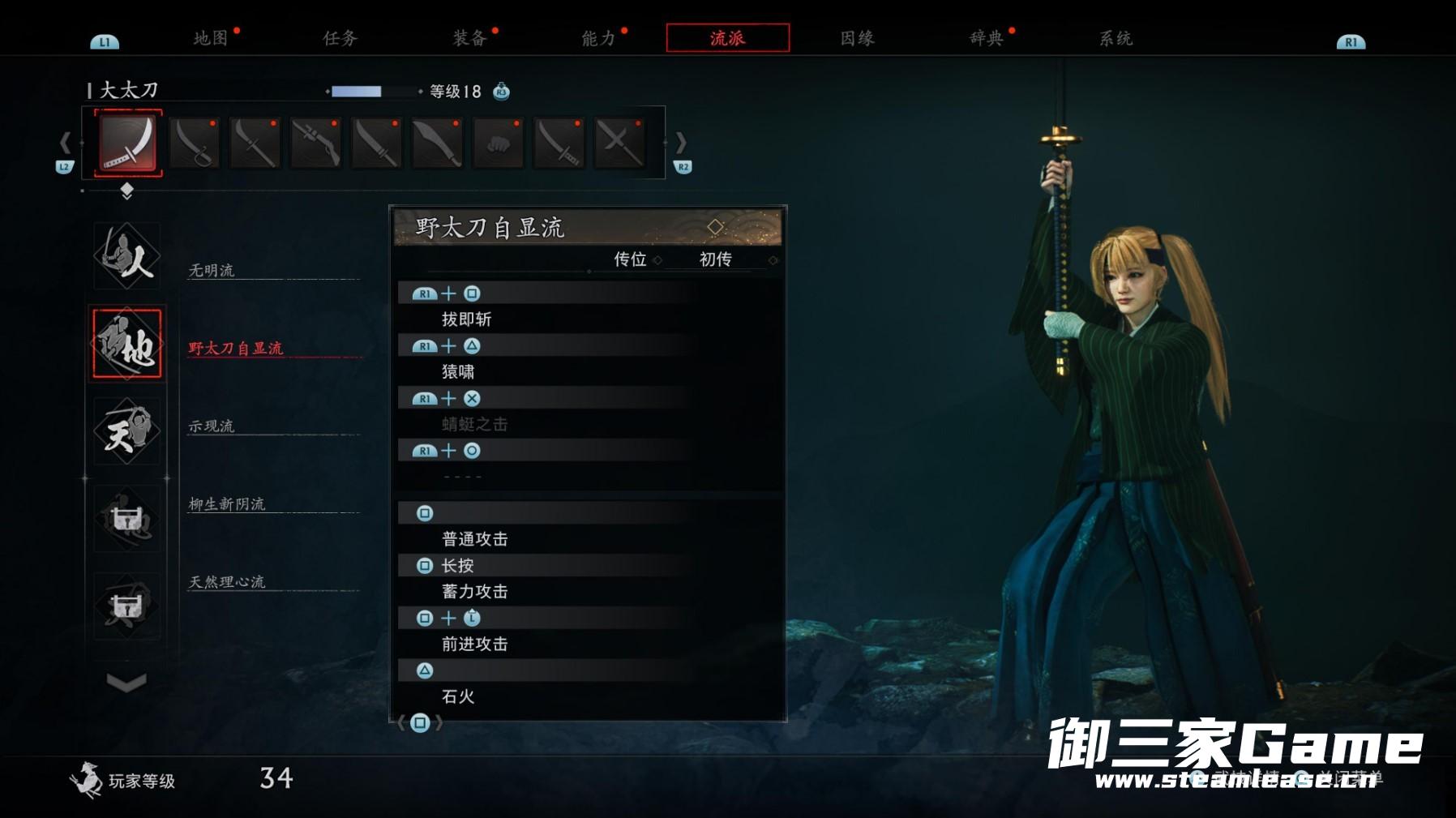
Task: Select the crossed blades weapon type icon
Action: tap(619, 143)
